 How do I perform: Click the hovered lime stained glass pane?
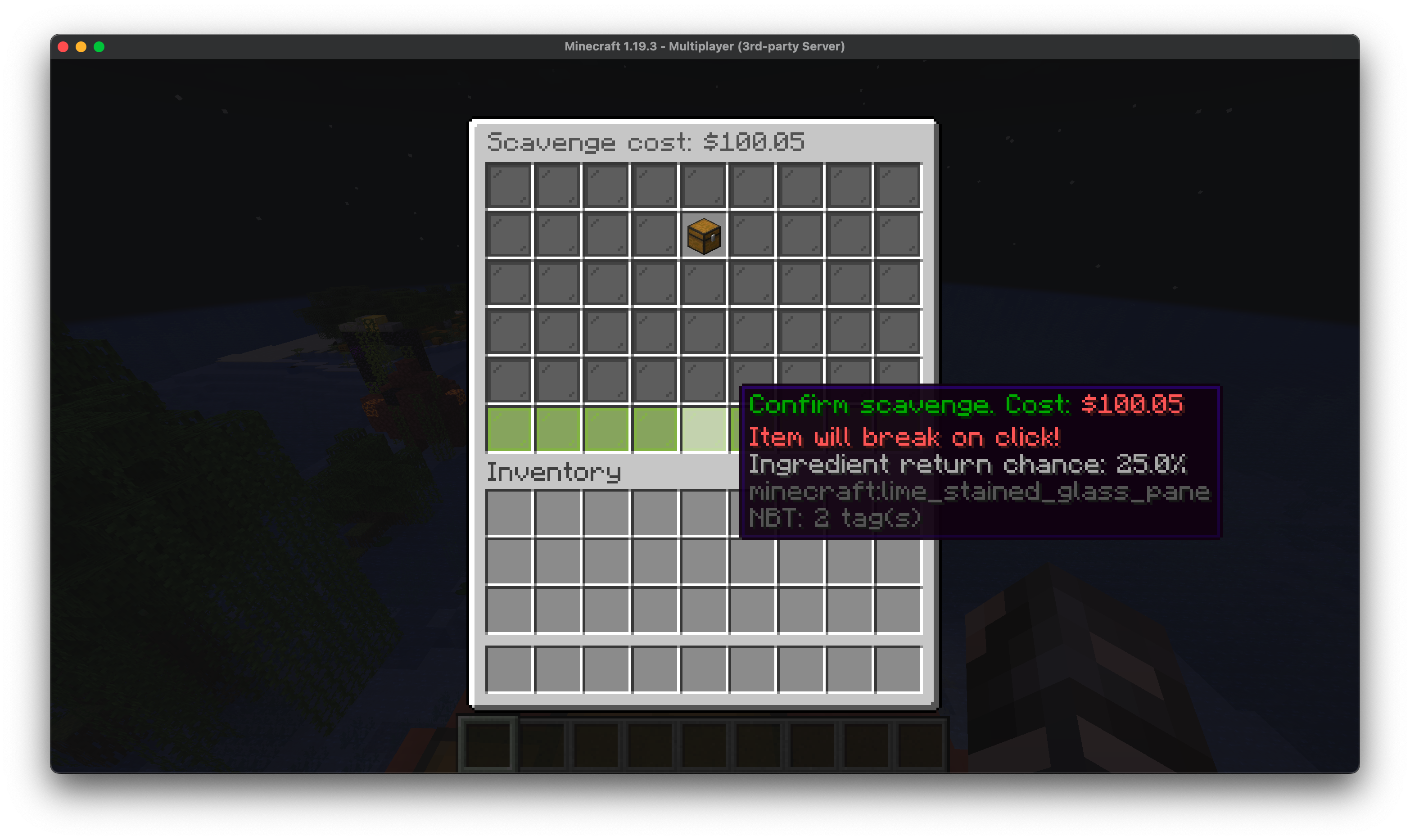click(704, 431)
